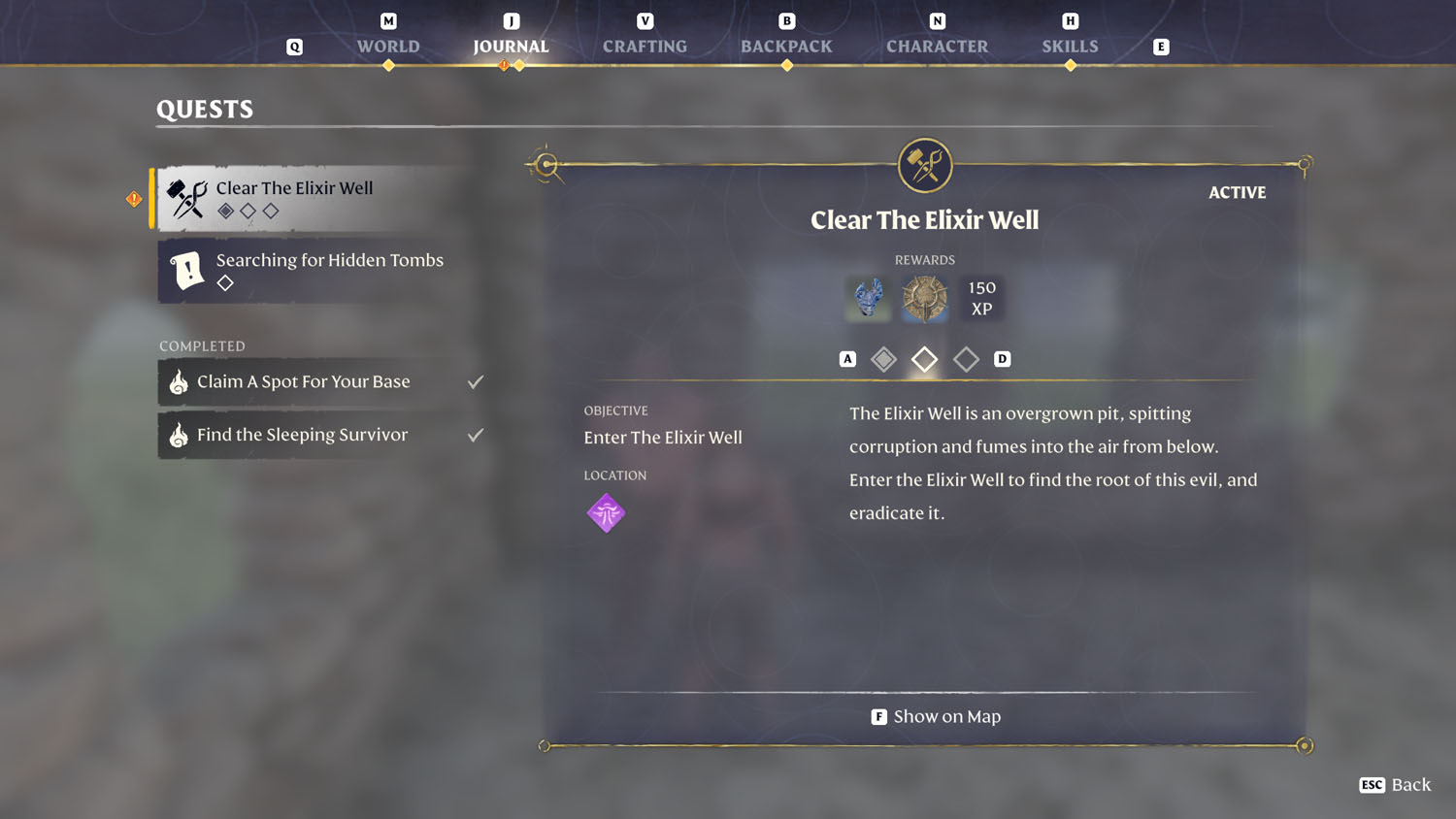Click the 150 XP reward tile
Image resolution: width=1456 pixels, height=819 pixels.
click(x=981, y=298)
